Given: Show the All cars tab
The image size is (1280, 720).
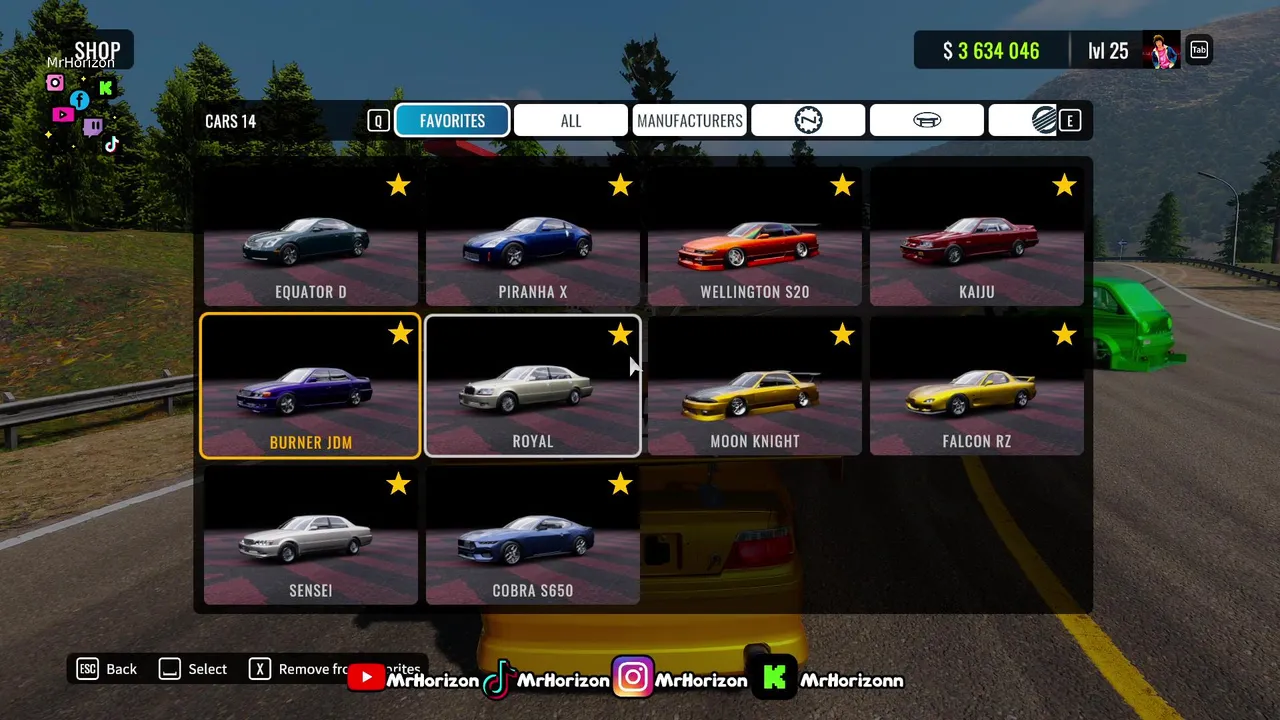Looking at the screenshot, I should 570,121.
